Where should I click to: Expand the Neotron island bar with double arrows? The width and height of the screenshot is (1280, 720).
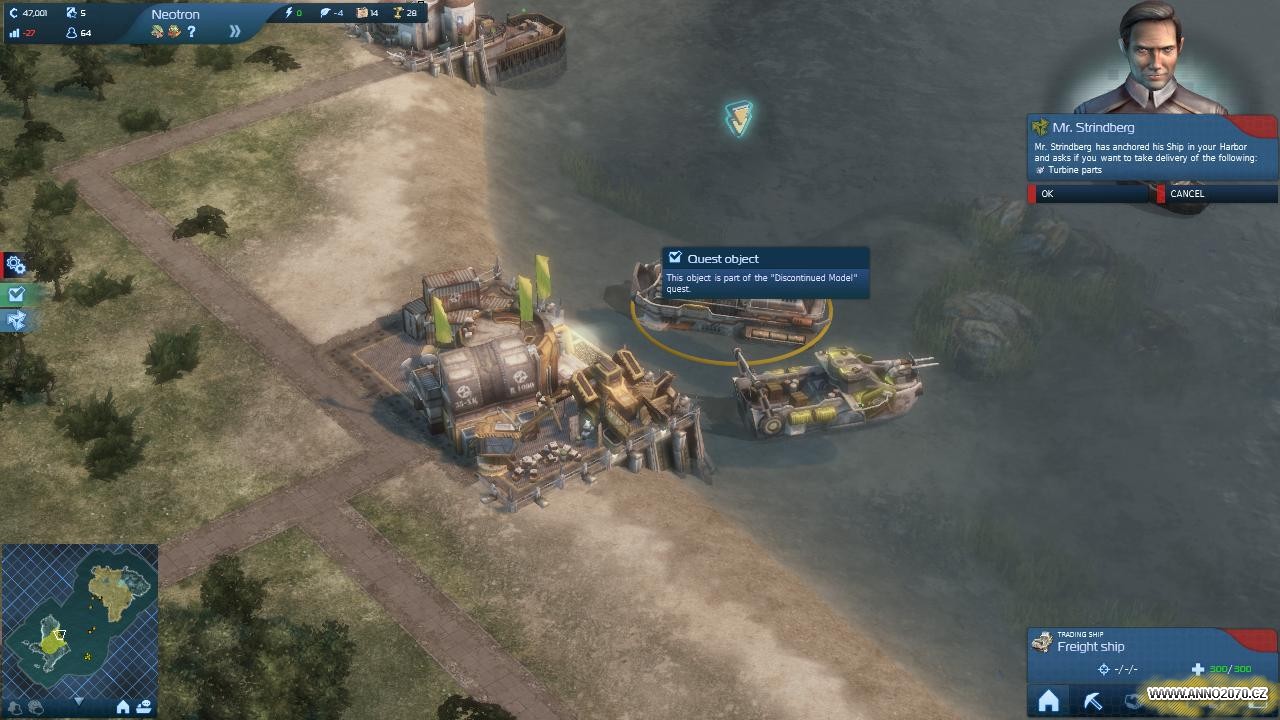tap(235, 31)
